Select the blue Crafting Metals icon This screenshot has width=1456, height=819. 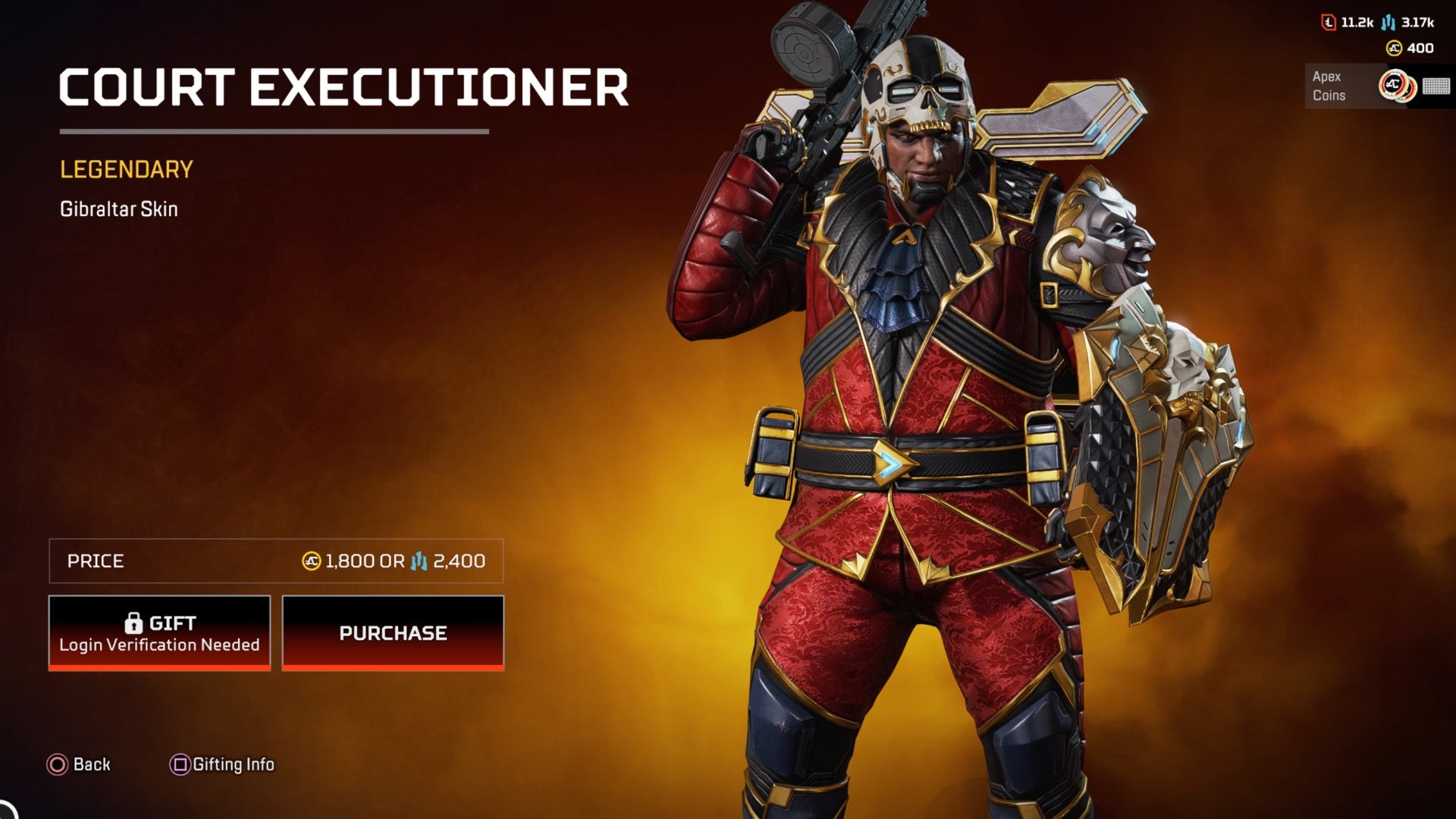click(1389, 23)
